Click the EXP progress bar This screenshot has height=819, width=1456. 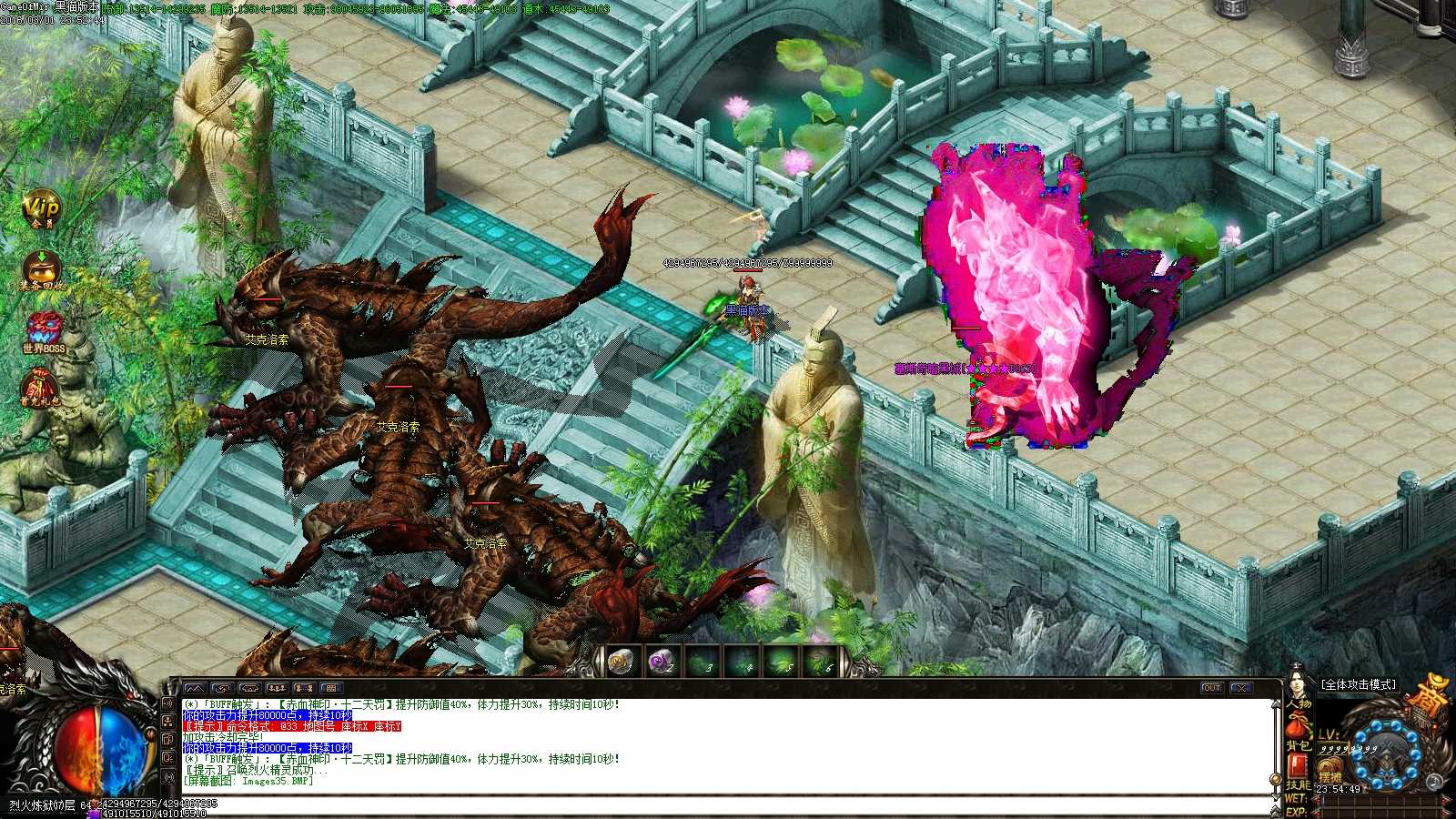[x=1356, y=814]
